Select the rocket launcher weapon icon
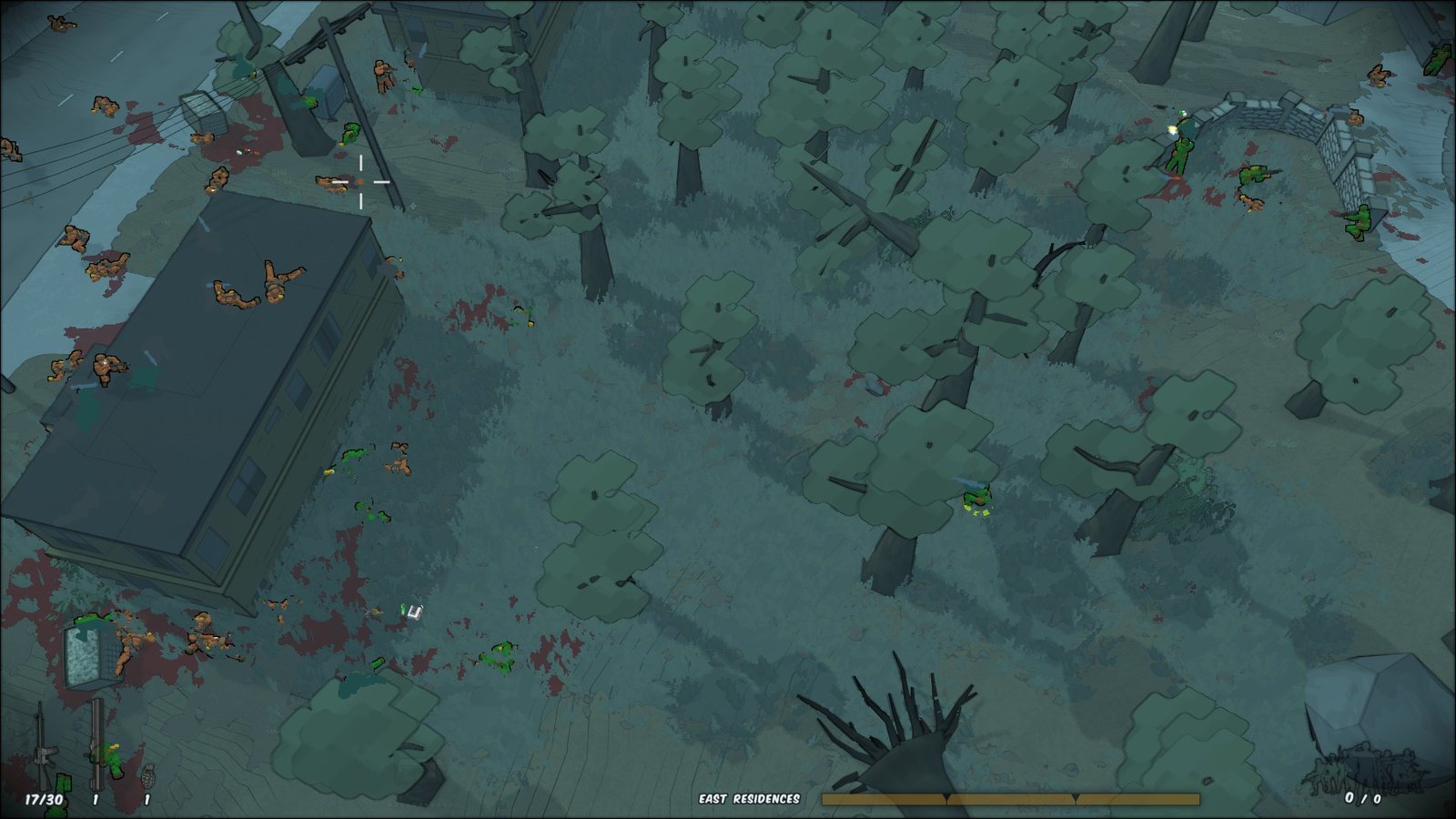 (x=96, y=743)
